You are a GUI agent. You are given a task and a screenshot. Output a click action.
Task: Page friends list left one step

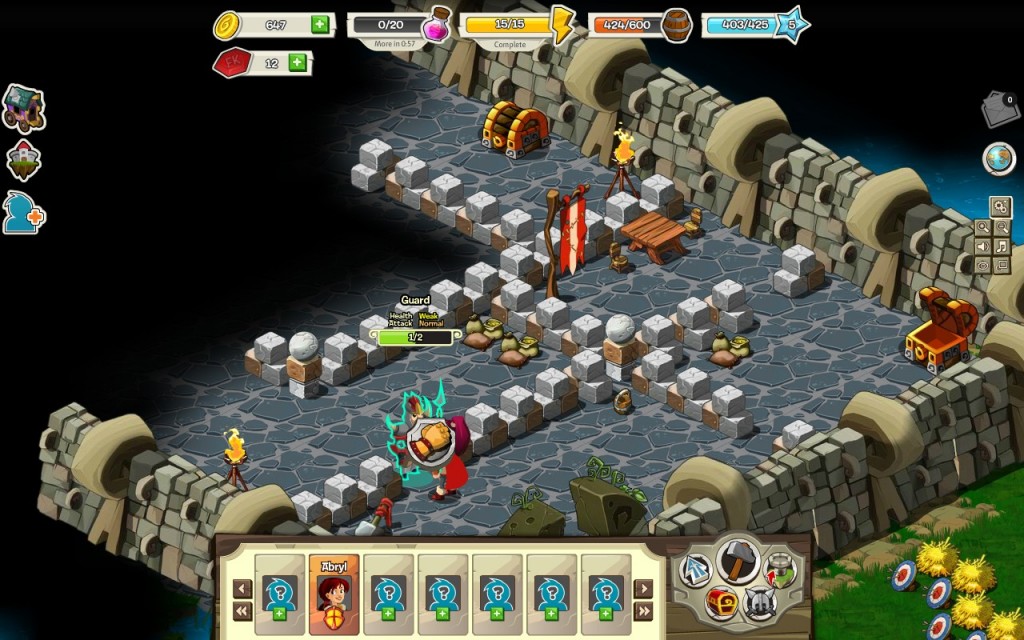coord(242,589)
